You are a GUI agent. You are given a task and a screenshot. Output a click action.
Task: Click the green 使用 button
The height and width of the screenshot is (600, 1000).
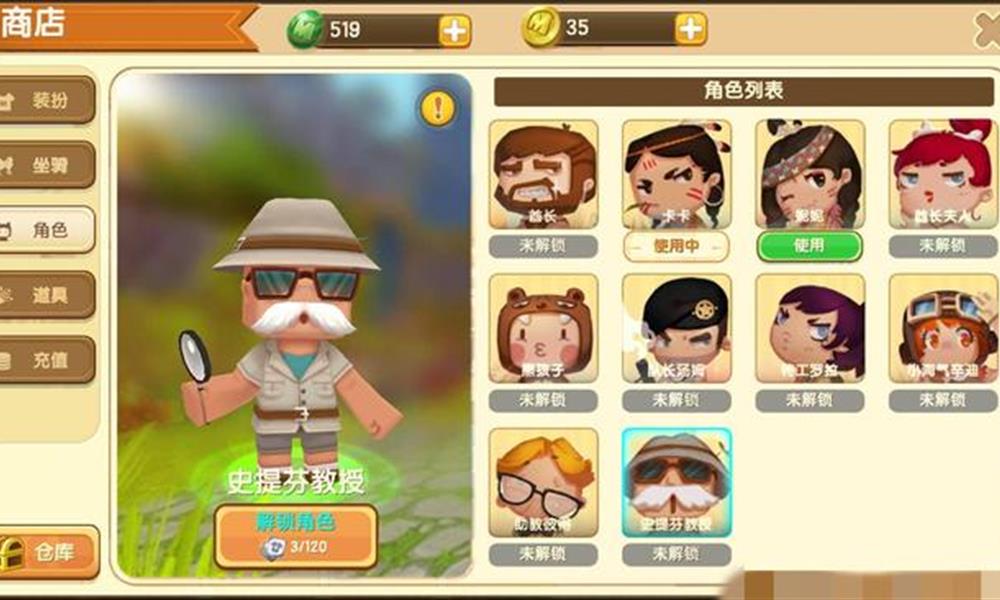click(809, 246)
